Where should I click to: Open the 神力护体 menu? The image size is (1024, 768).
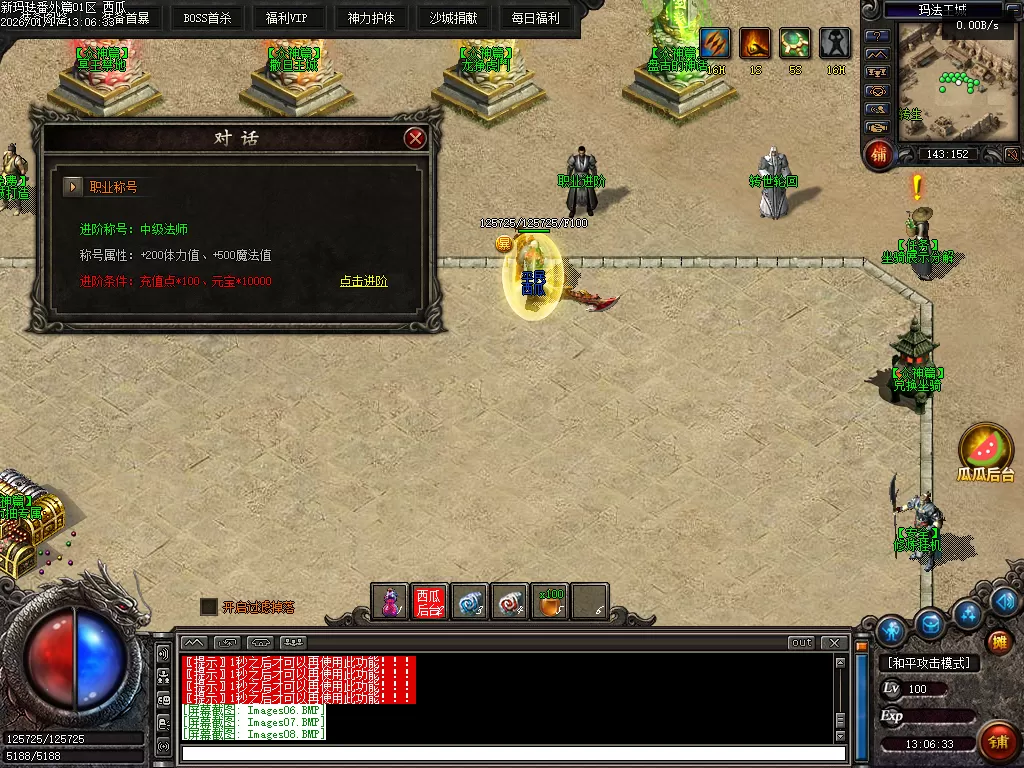click(371, 17)
